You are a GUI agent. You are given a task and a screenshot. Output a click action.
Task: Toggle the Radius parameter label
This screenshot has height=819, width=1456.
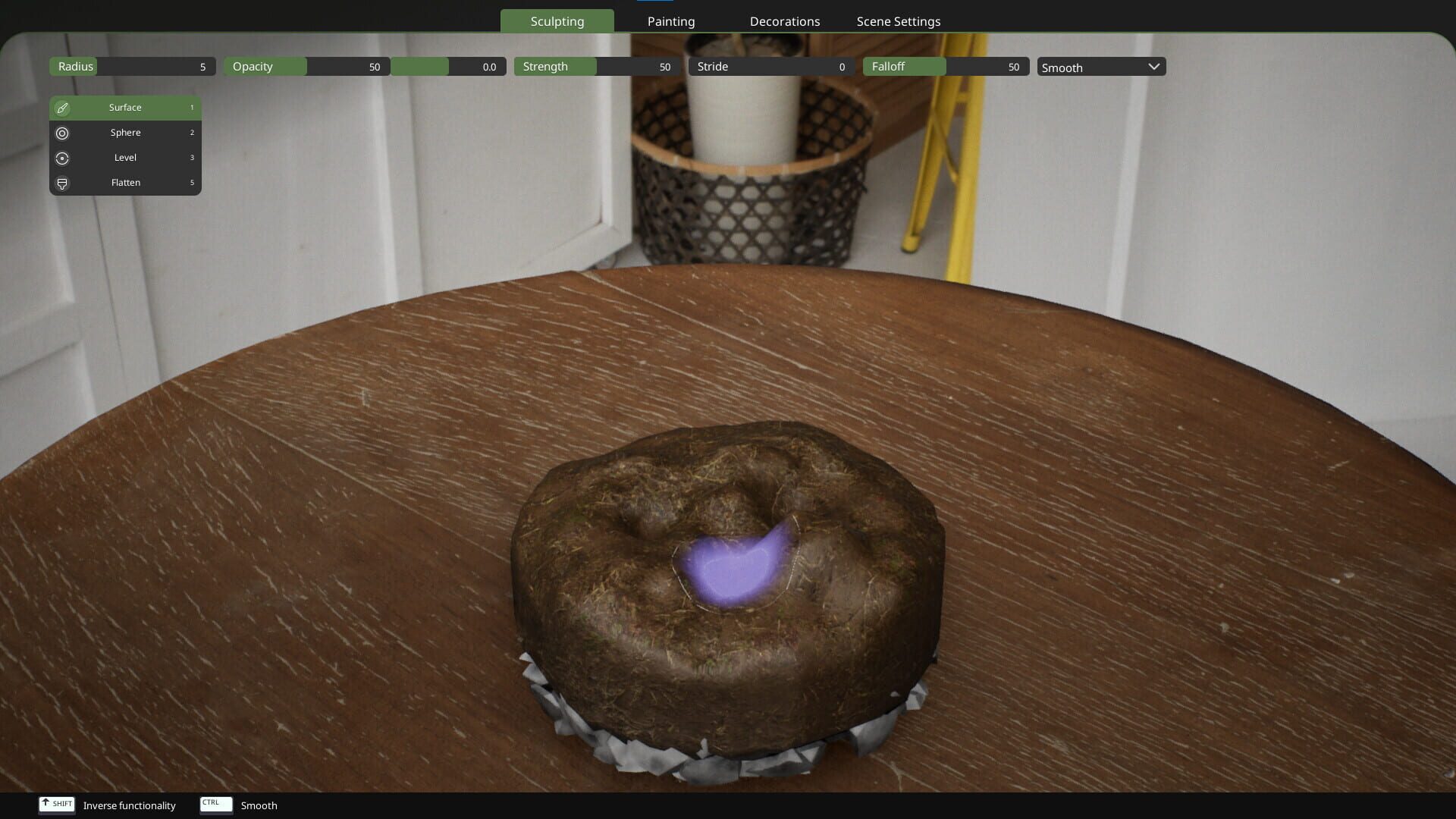click(x=73, y=66)
